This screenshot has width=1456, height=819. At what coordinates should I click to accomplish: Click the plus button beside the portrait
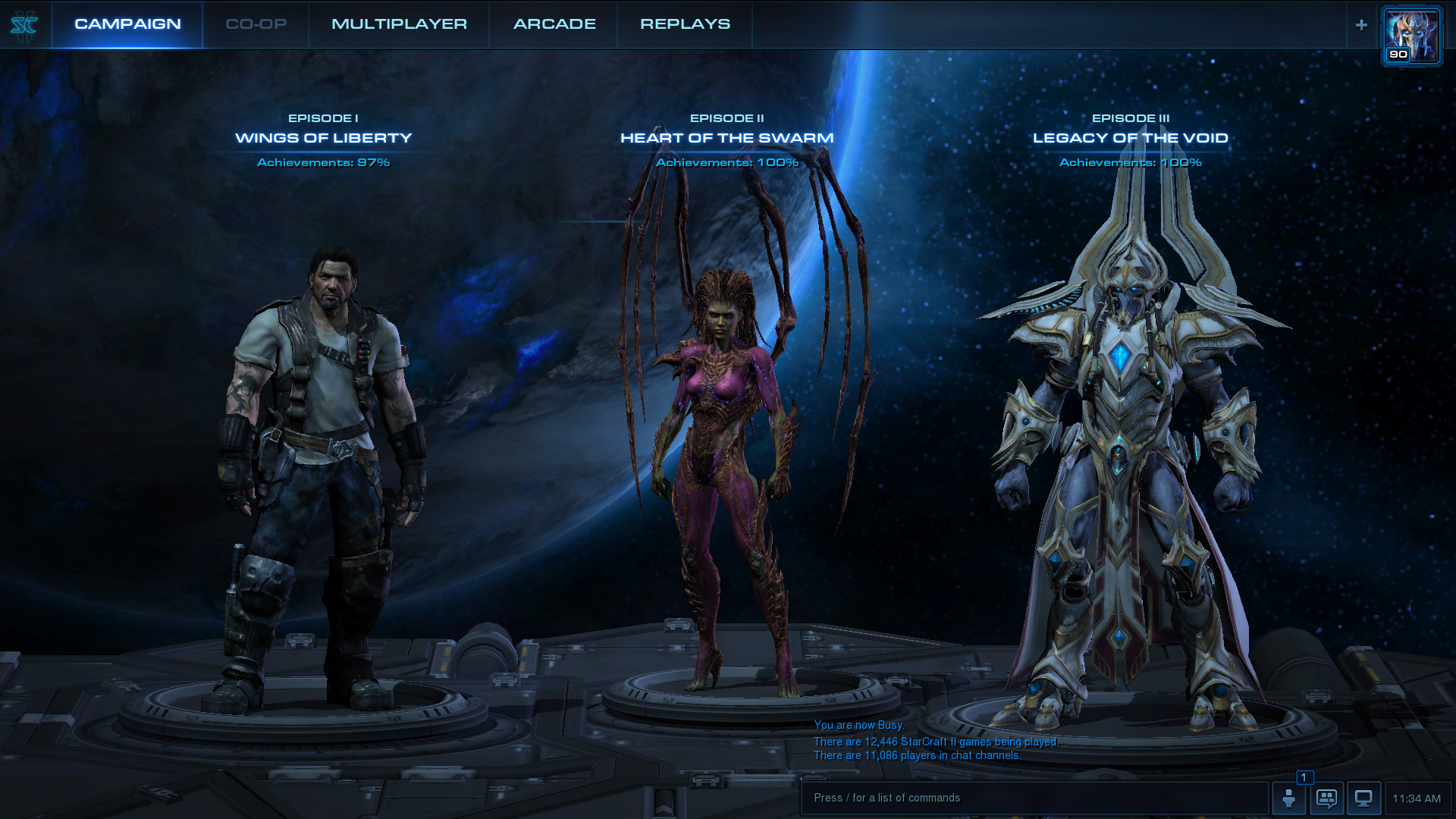tap(1361, 25)
